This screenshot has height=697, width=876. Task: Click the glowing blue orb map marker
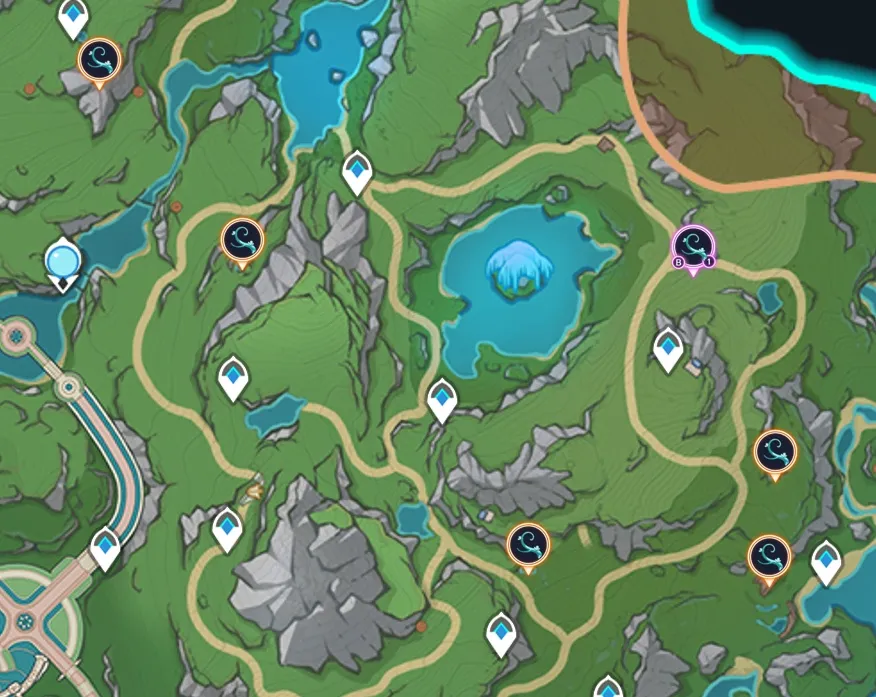point(63,263)
